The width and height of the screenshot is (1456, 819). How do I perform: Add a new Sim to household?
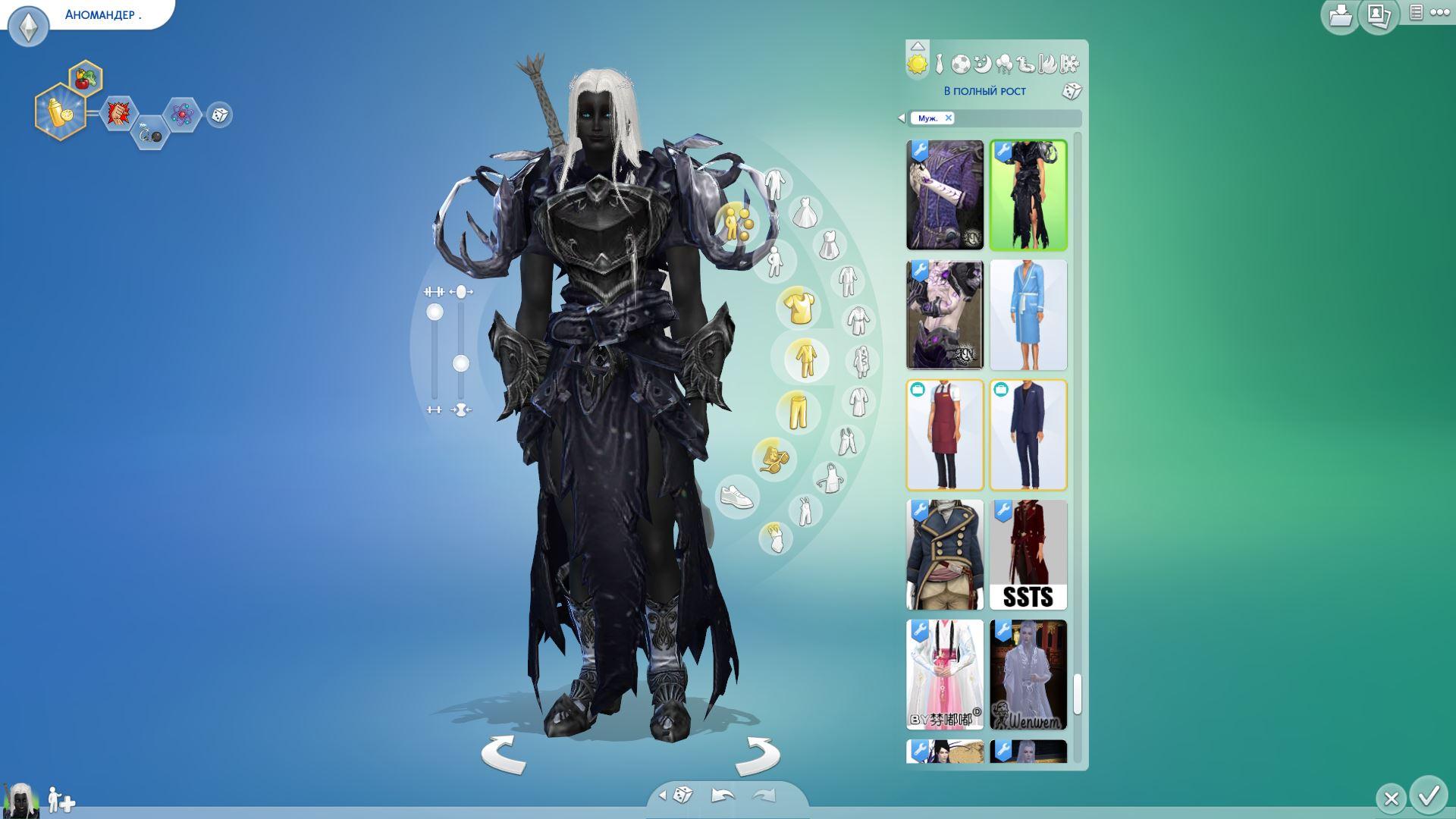coord(61,800)
